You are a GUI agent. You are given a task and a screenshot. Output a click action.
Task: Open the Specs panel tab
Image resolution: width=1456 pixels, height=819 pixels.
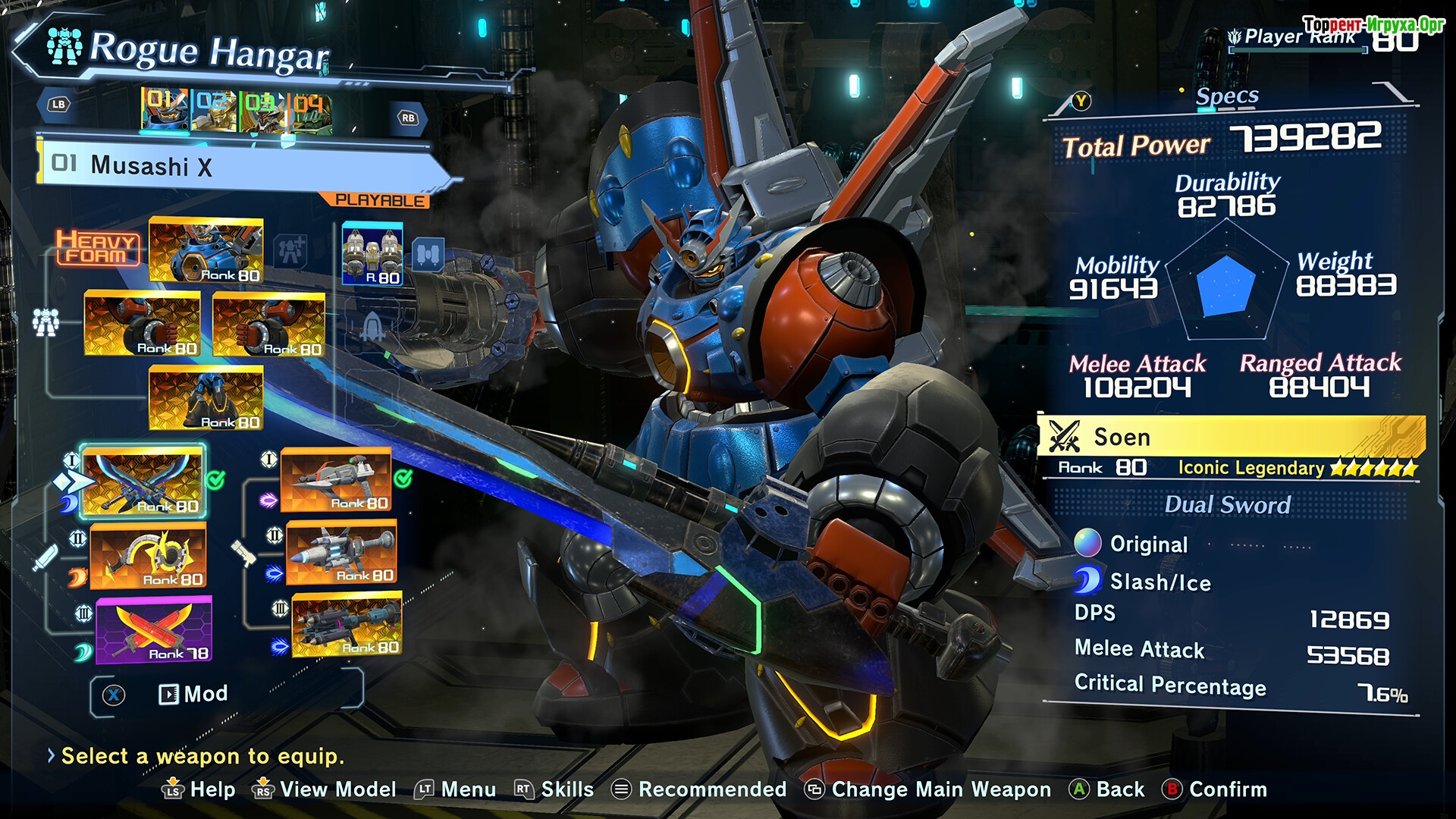[x=1226, y=97]
